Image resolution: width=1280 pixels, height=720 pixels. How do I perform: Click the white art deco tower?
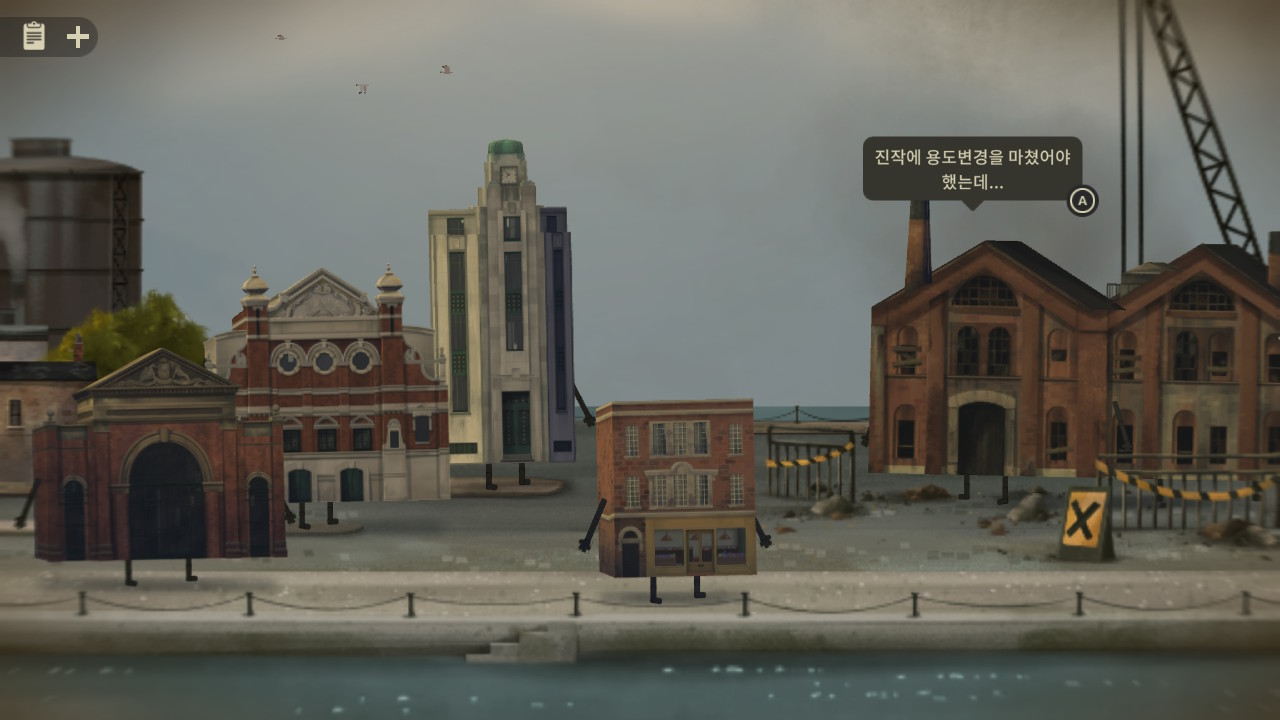[x=510, y=320]
